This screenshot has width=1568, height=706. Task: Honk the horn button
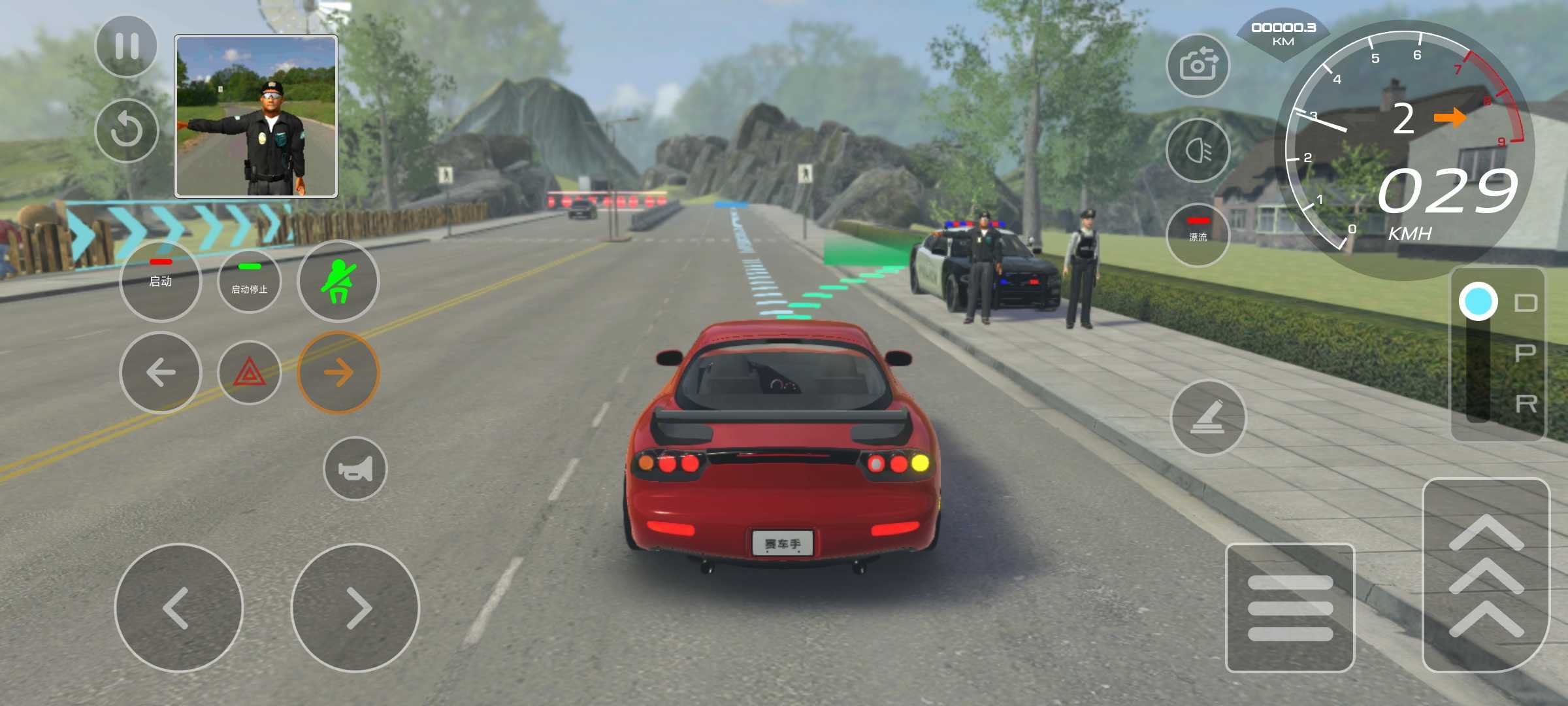point(355,469)
